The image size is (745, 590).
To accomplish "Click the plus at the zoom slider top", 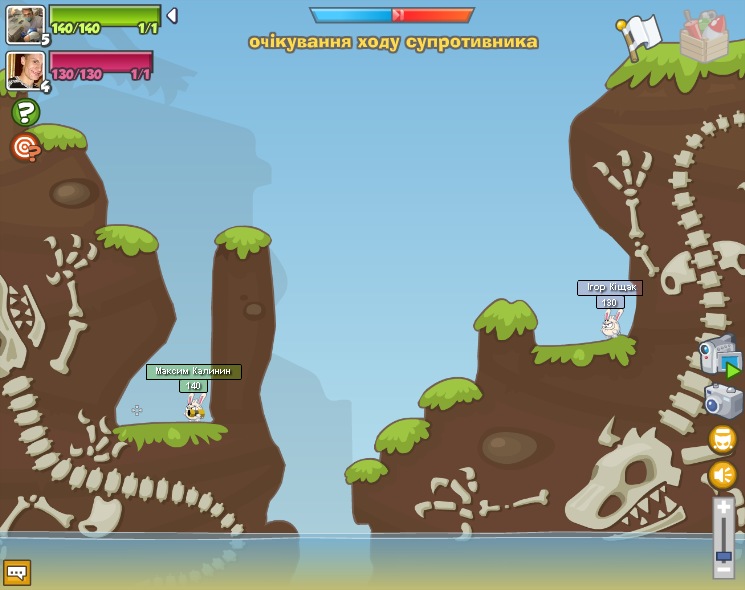I will pos(723,507).
